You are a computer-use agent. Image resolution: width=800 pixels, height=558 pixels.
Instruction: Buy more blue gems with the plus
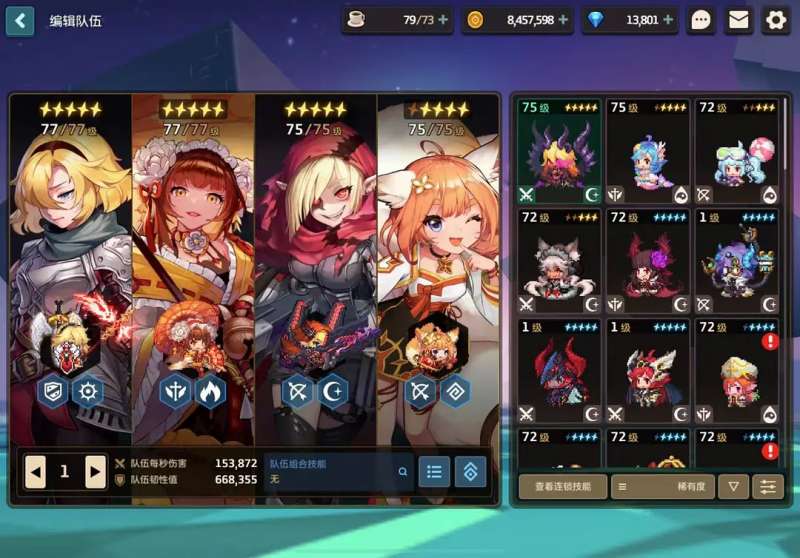tap(668, 20)
